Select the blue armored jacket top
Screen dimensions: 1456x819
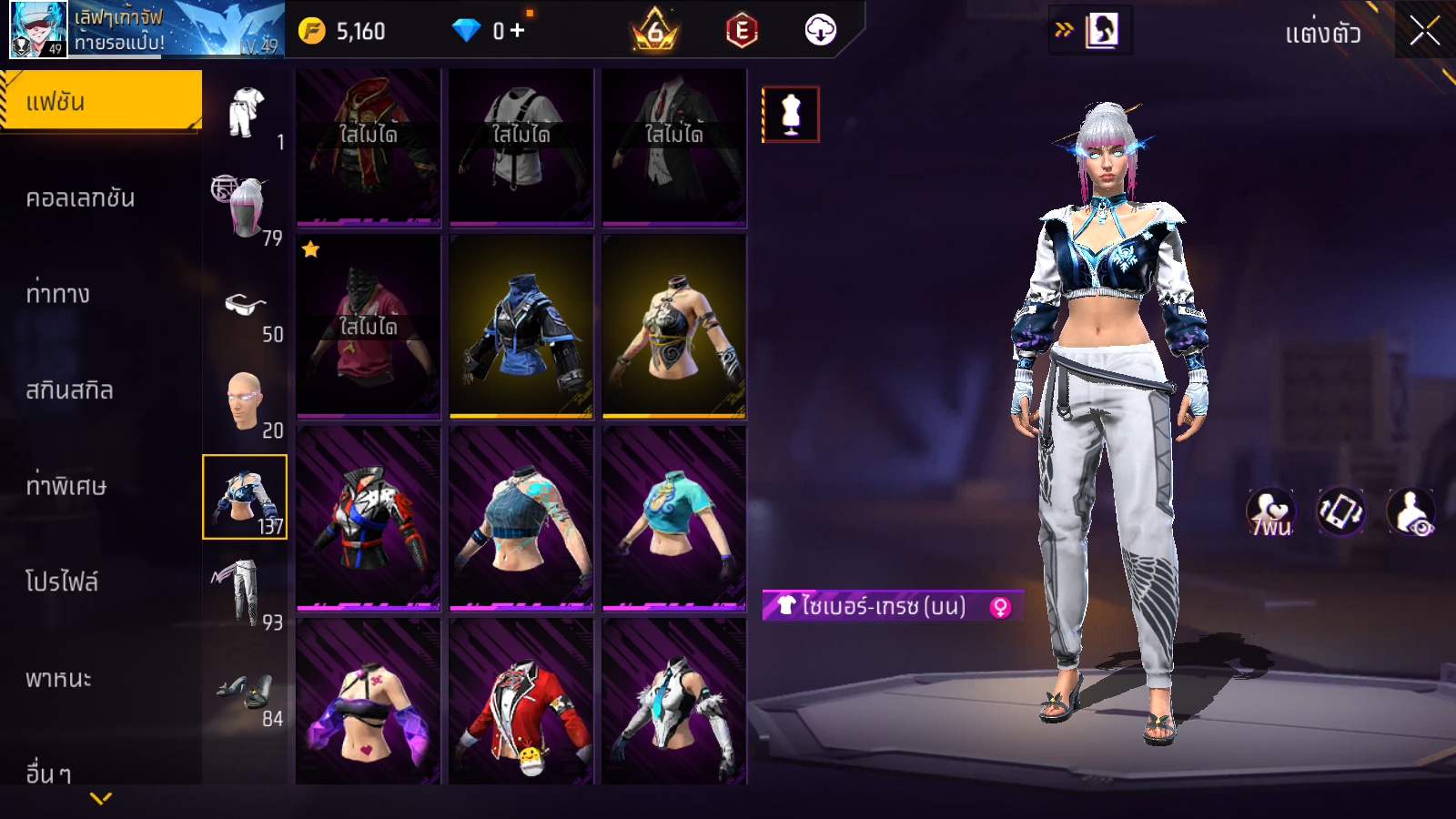click(x=521, y=328)
